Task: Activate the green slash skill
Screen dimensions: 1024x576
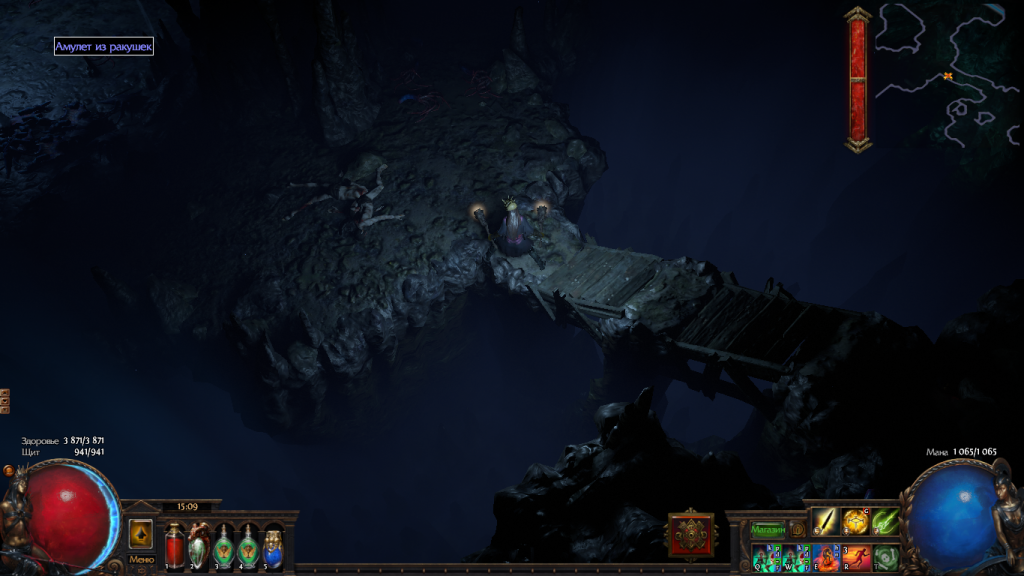Action: click(886, 522)
